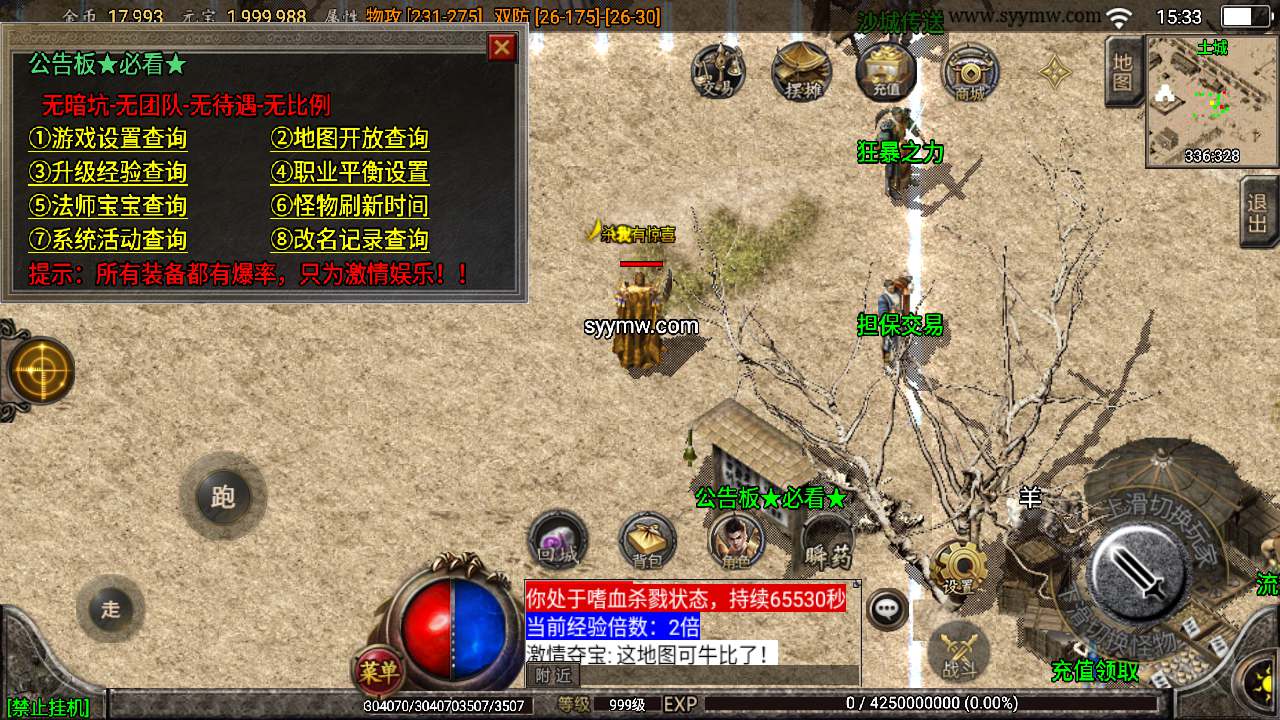View ⑧改名记录查询 entry

[x=350, y=241]
